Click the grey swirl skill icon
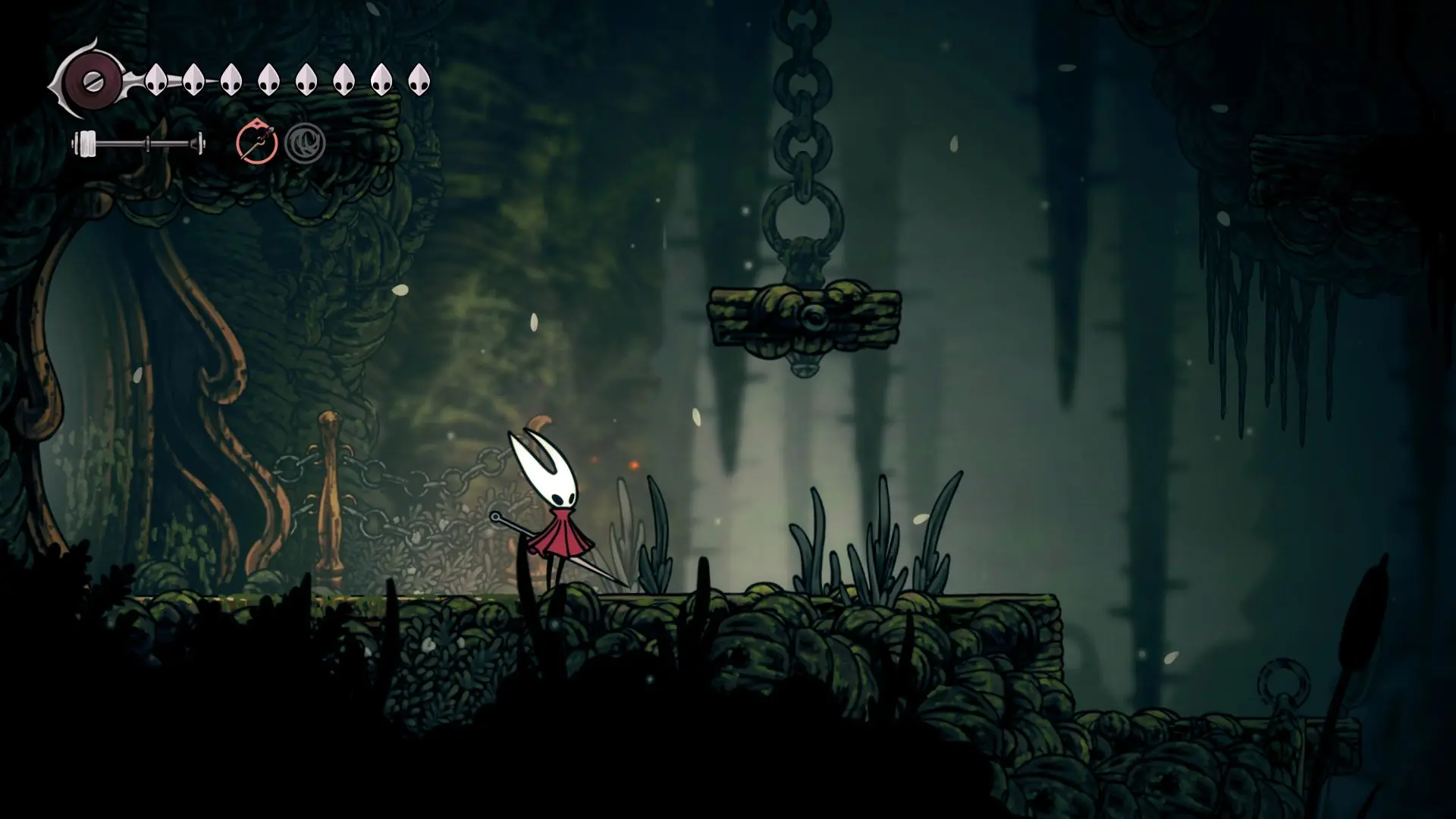Screen dimensions: 1456x819 305,143
